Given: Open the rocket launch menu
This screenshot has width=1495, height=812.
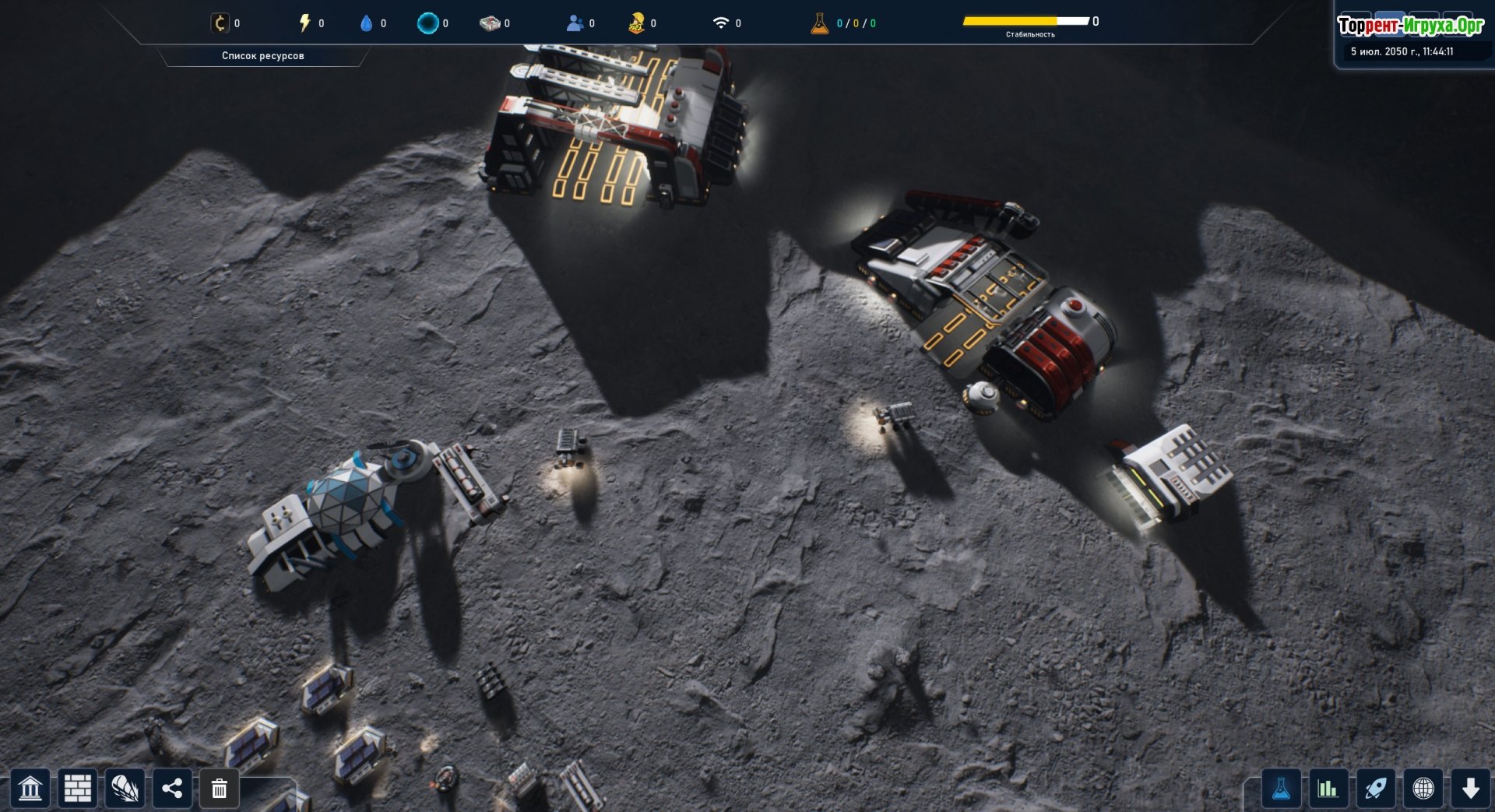Looking at the screenshot, I should [x=1376, y=789].
